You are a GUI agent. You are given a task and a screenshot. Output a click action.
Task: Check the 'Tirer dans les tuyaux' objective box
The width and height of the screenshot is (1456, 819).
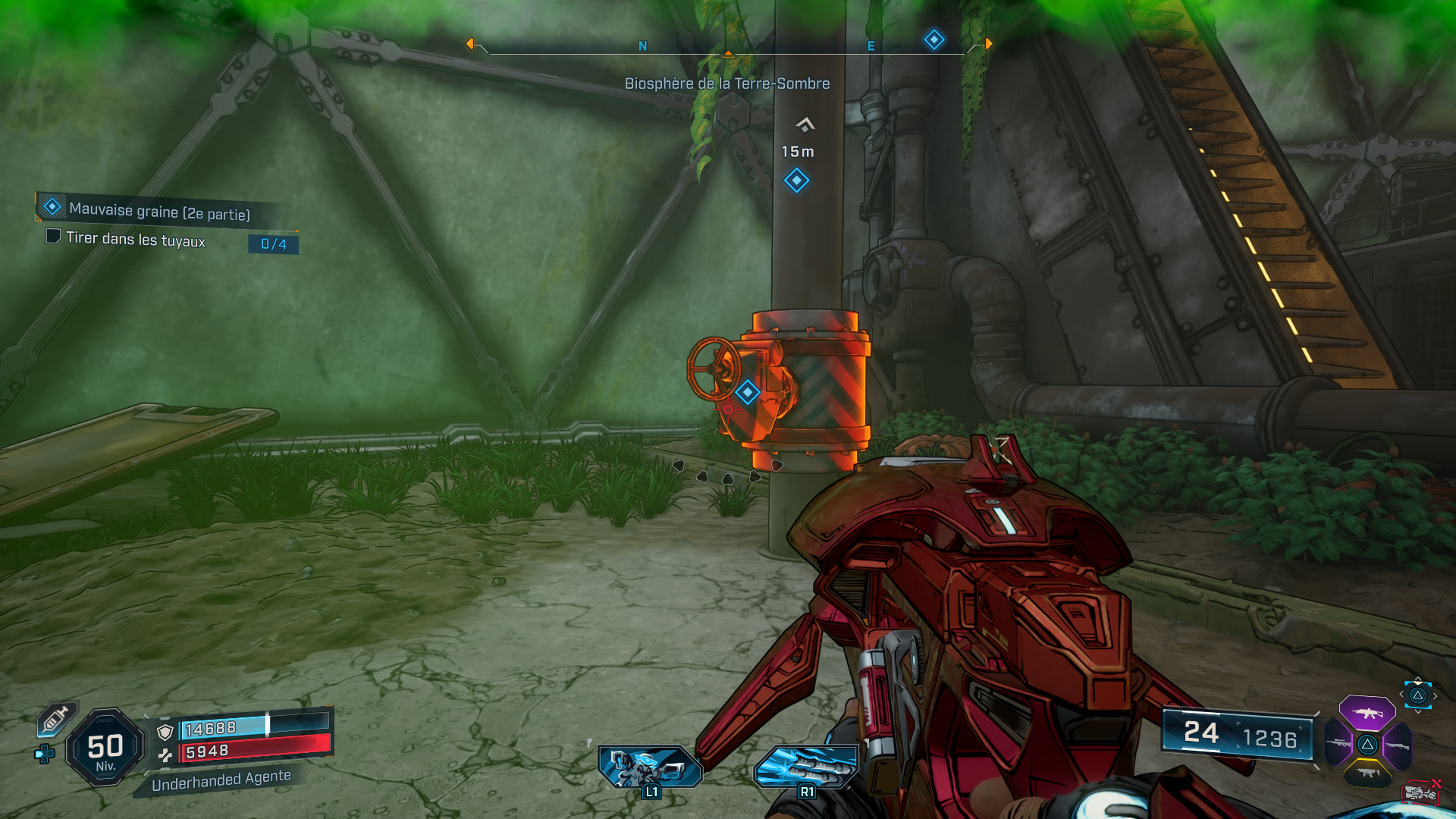(x=53, y=237)
